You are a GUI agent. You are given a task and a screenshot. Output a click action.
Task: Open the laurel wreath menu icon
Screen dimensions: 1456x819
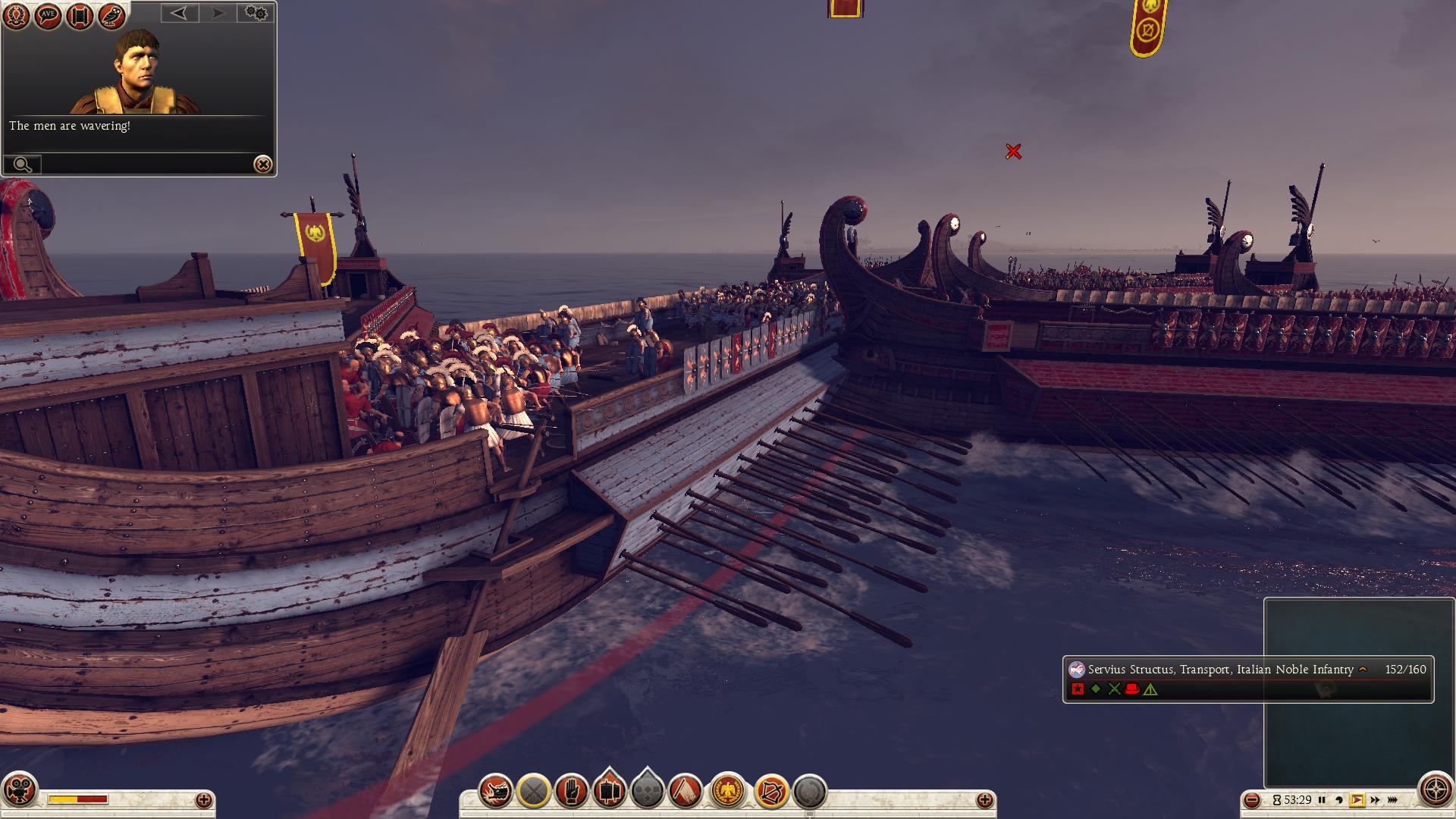coord(16,15)
